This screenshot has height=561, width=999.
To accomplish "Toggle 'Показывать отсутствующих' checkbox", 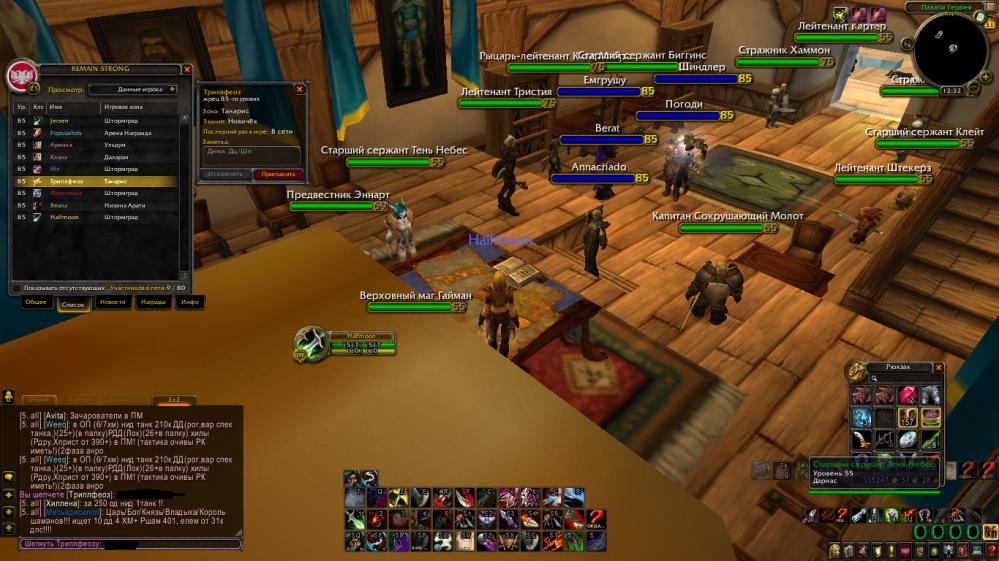I will [x=16, y=287].
